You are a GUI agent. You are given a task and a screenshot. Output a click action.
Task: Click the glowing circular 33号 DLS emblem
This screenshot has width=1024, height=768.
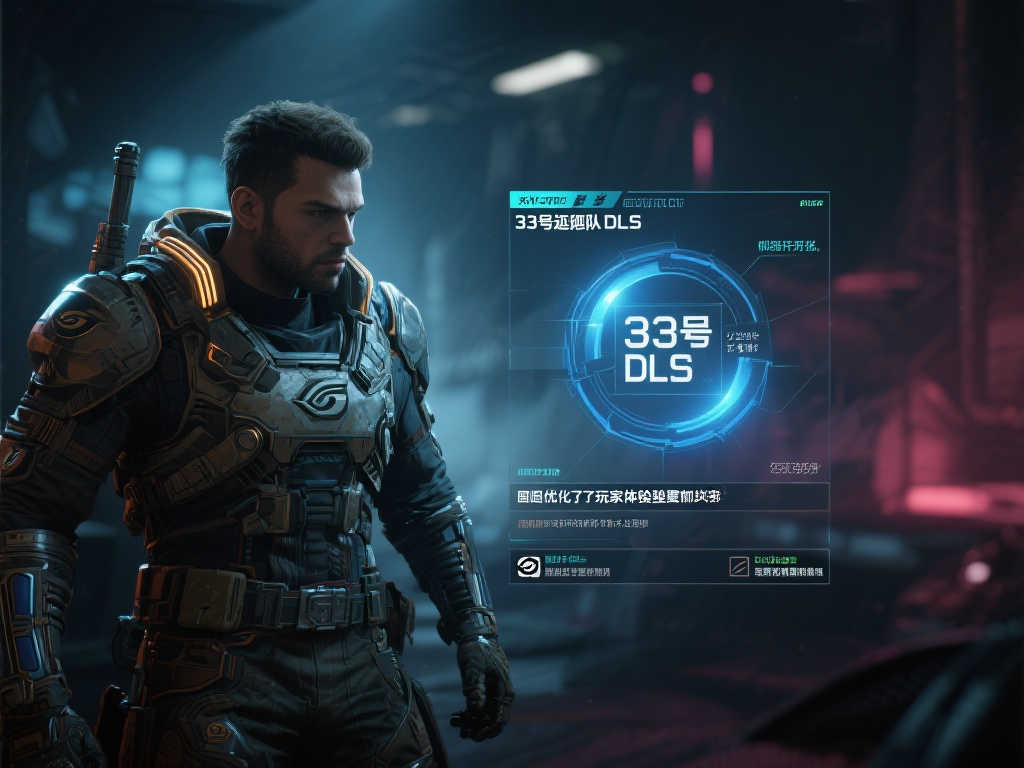click(660, 350)
